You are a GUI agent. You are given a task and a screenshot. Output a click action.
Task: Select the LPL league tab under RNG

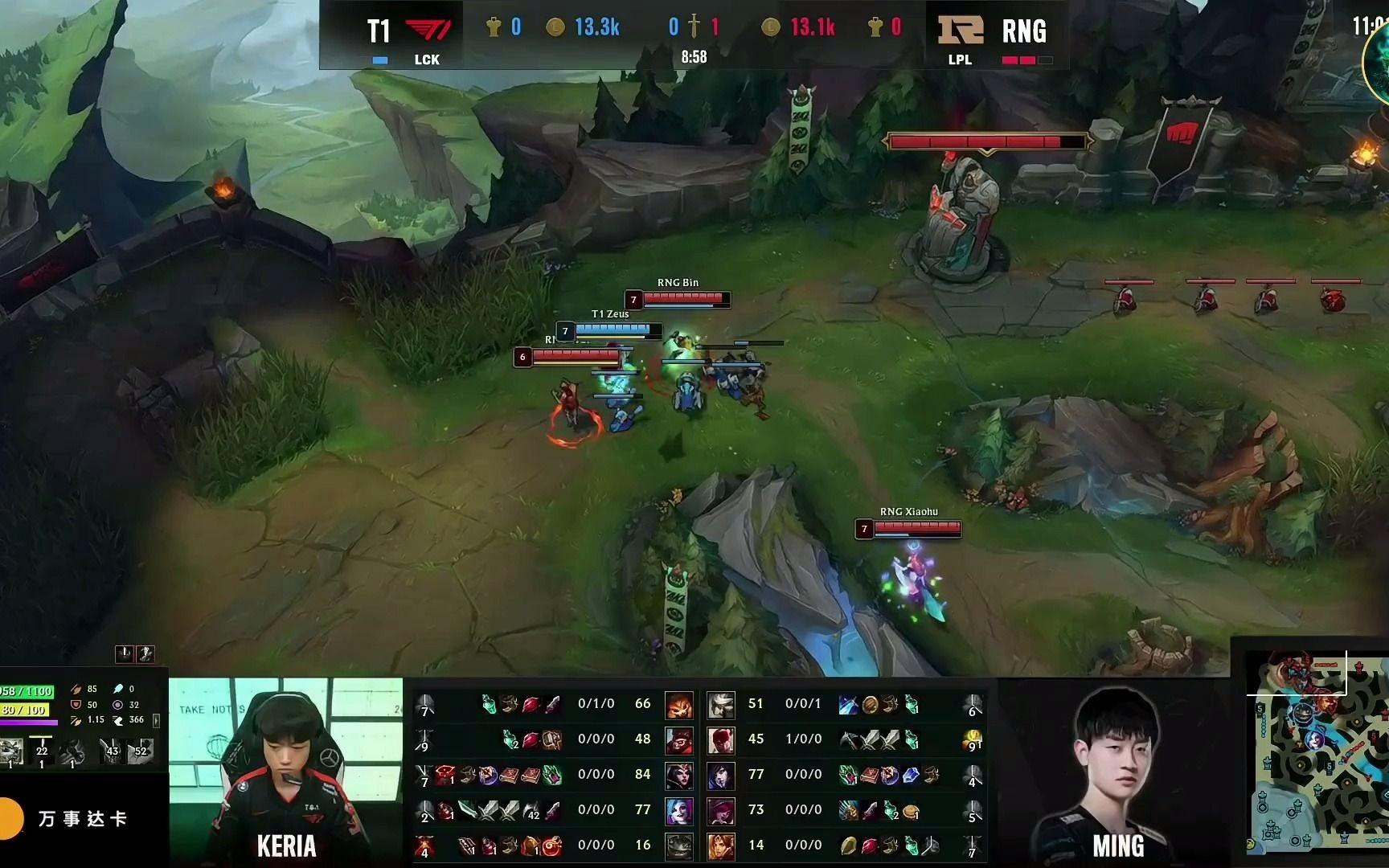(962, 59)
